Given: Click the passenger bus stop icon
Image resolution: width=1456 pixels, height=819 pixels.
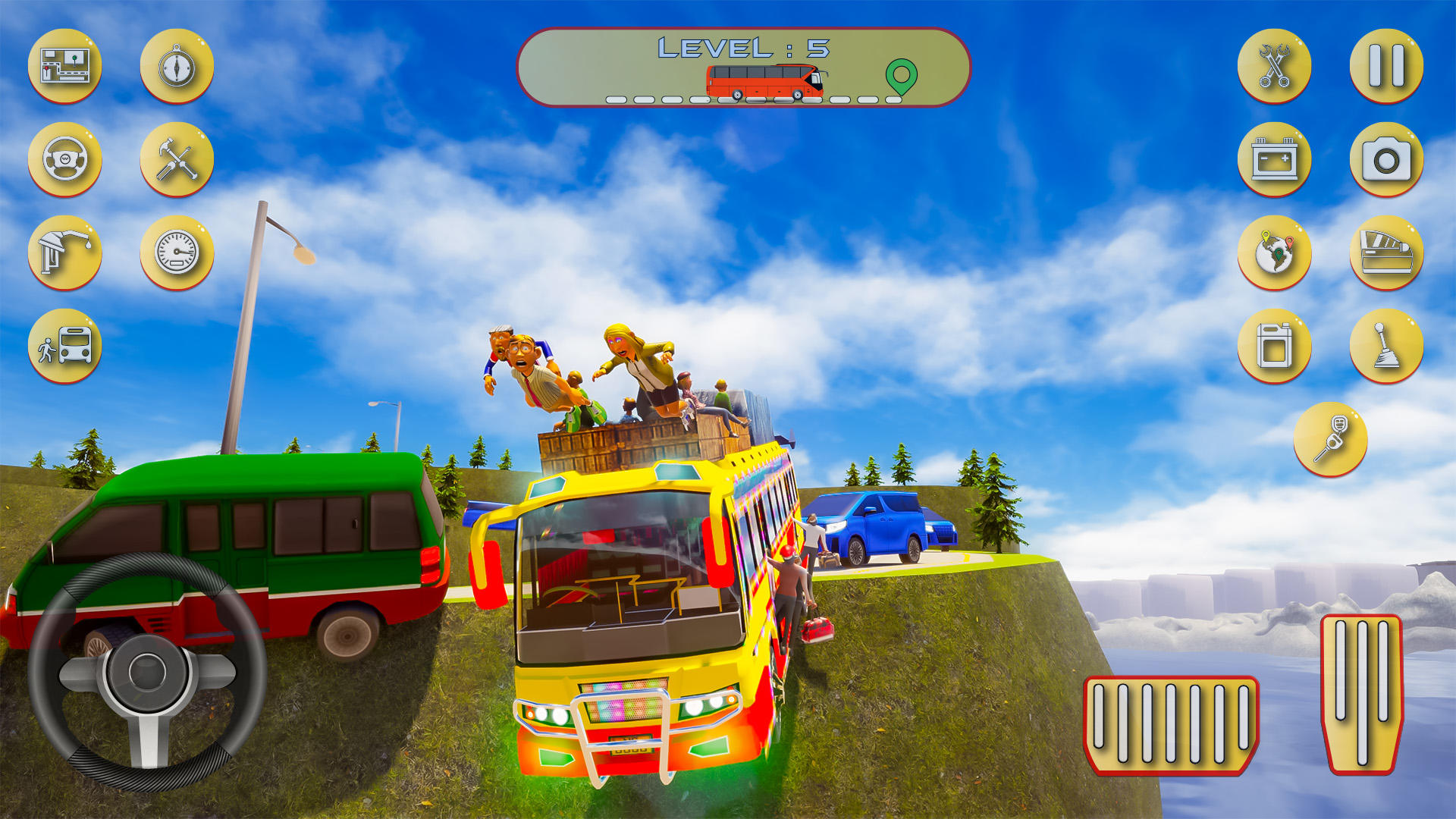Looking at the screenshot, I should tap(64, 347).
